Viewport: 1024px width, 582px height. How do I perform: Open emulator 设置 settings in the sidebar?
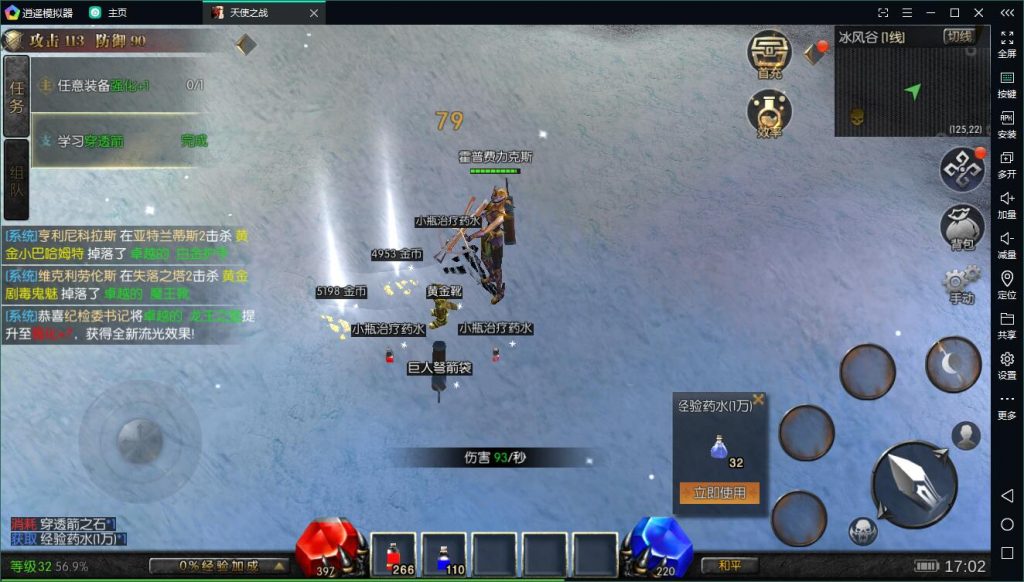[1007, 364]
